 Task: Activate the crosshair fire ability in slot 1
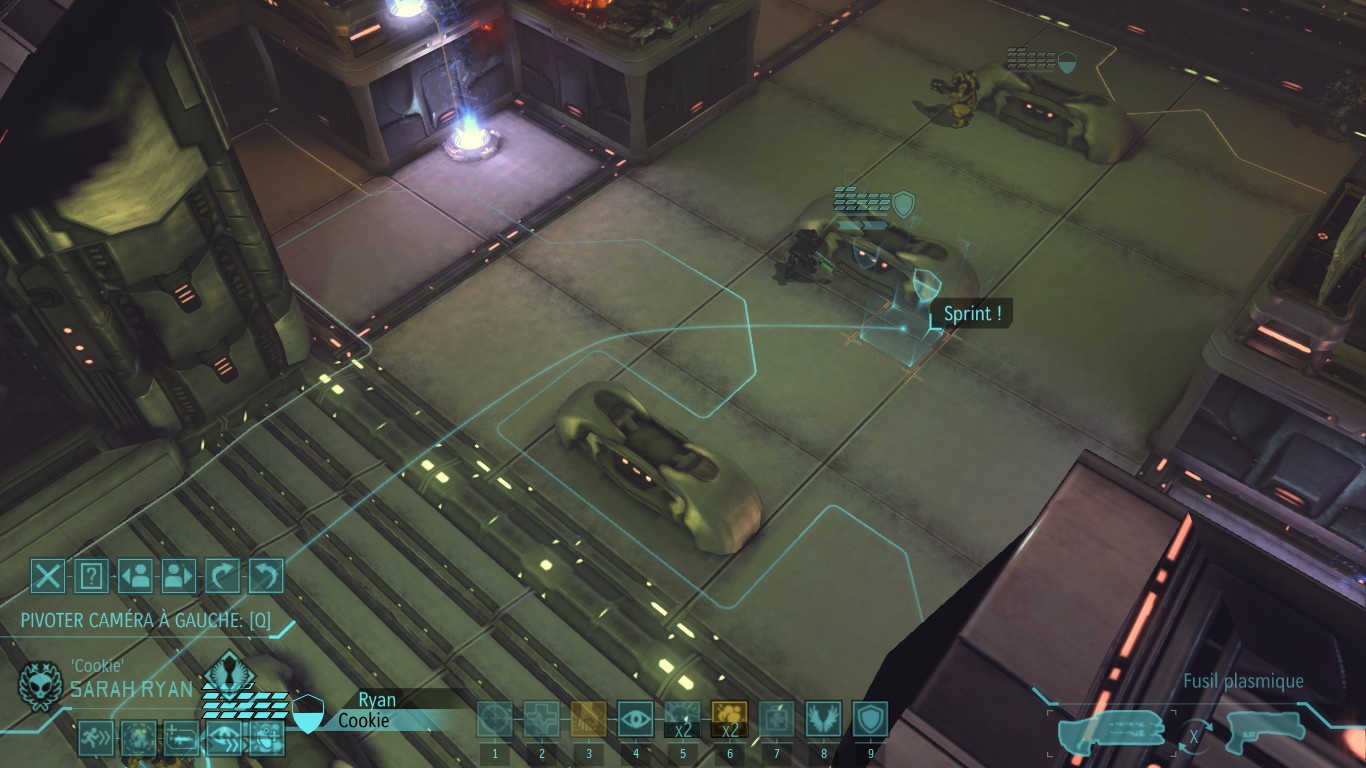point(494,719)
